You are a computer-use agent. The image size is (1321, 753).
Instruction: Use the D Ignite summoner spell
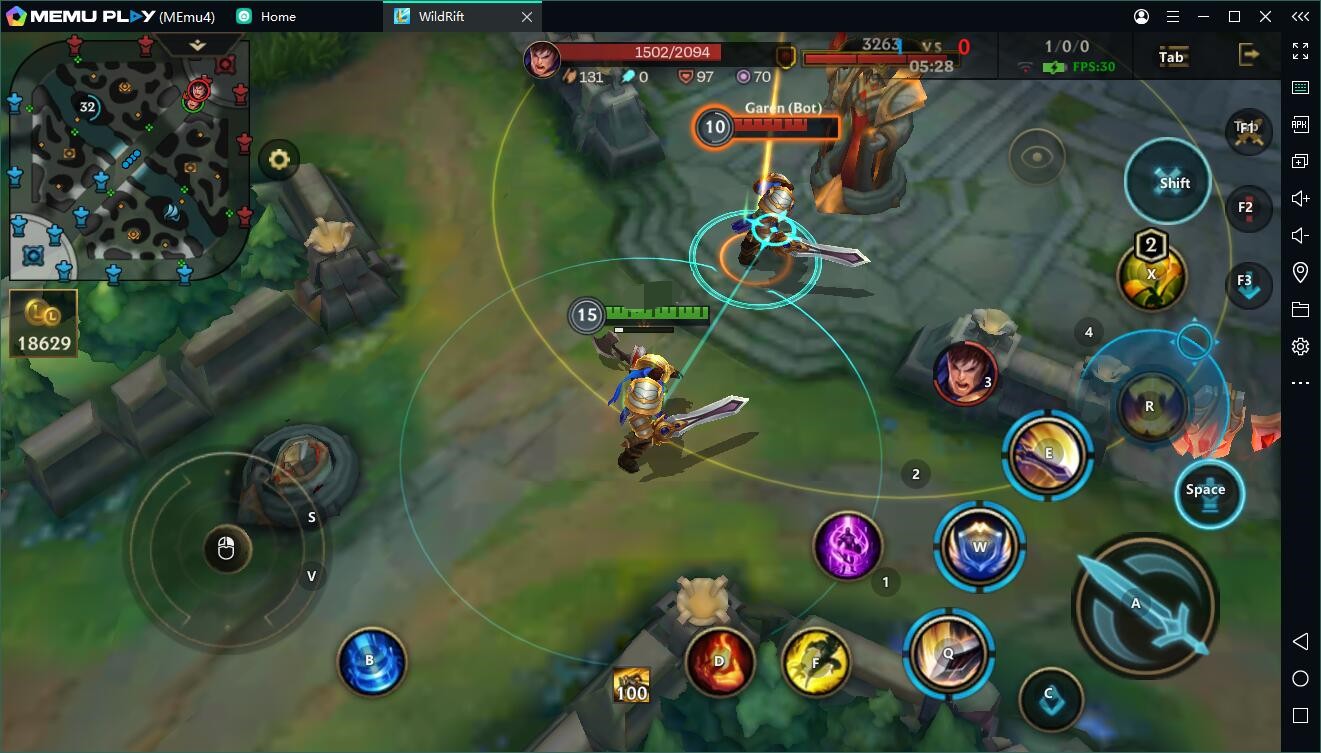719,661
